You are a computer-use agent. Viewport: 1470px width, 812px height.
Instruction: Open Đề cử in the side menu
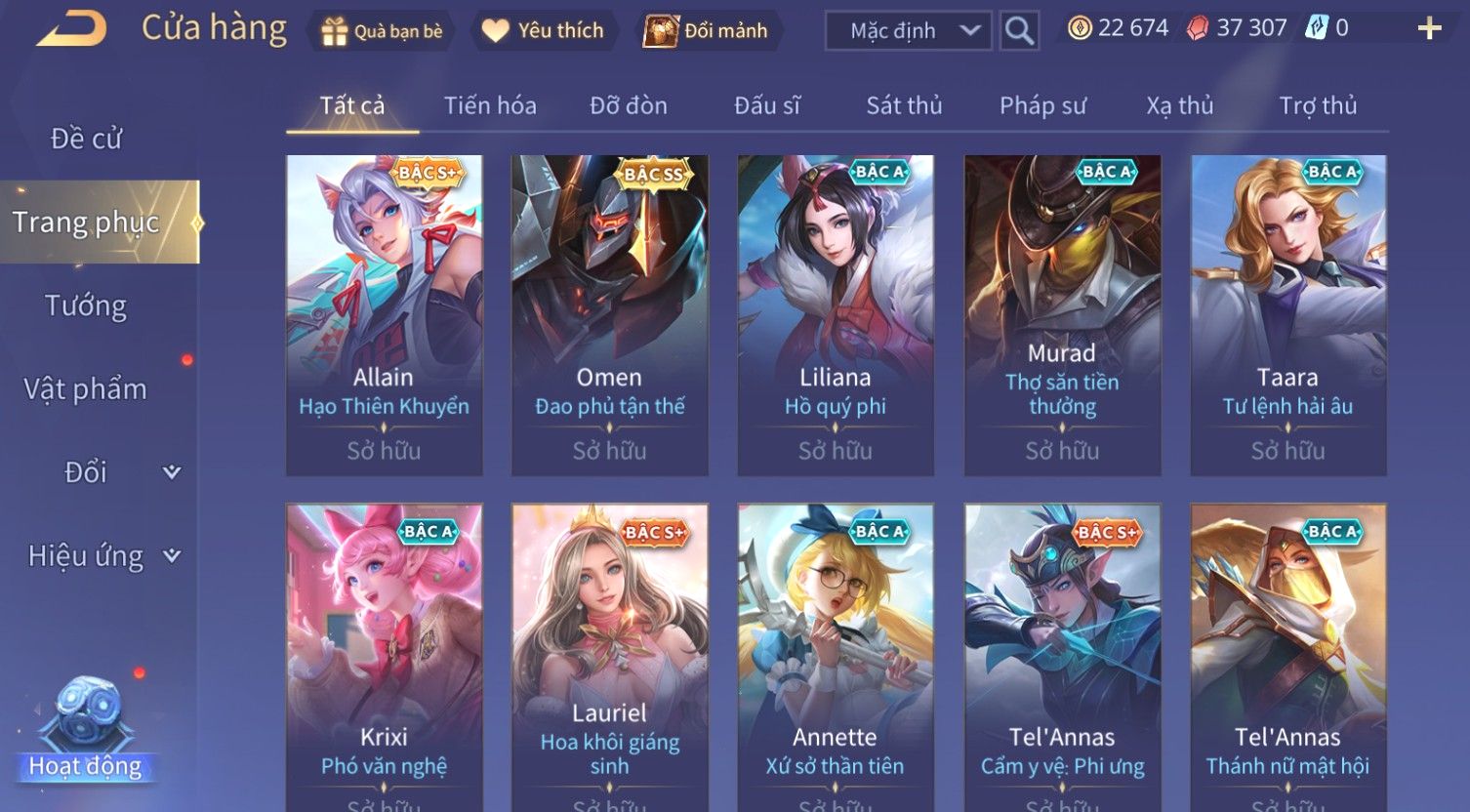86,139
